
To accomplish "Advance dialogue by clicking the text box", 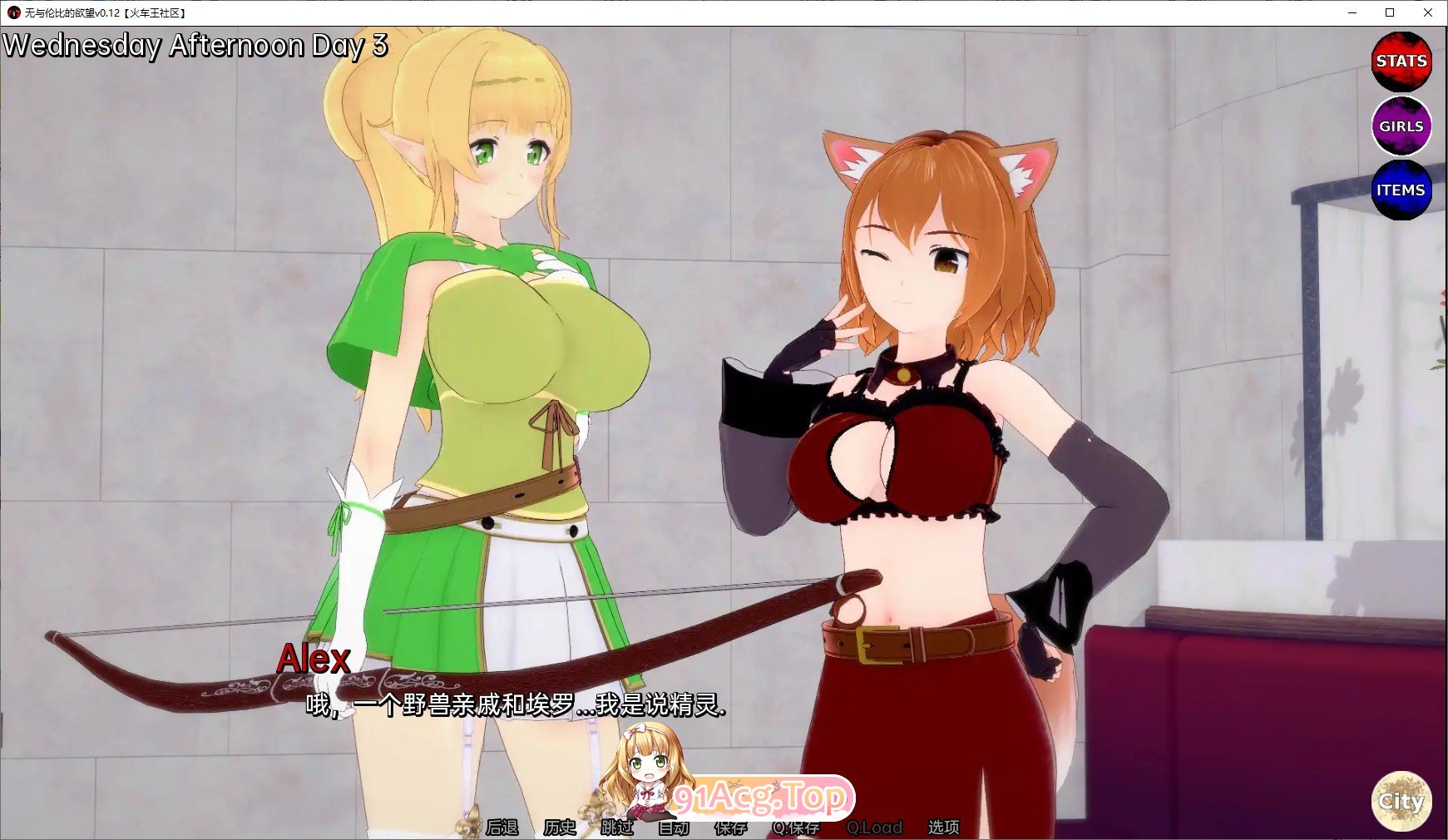I will point(516,709).
